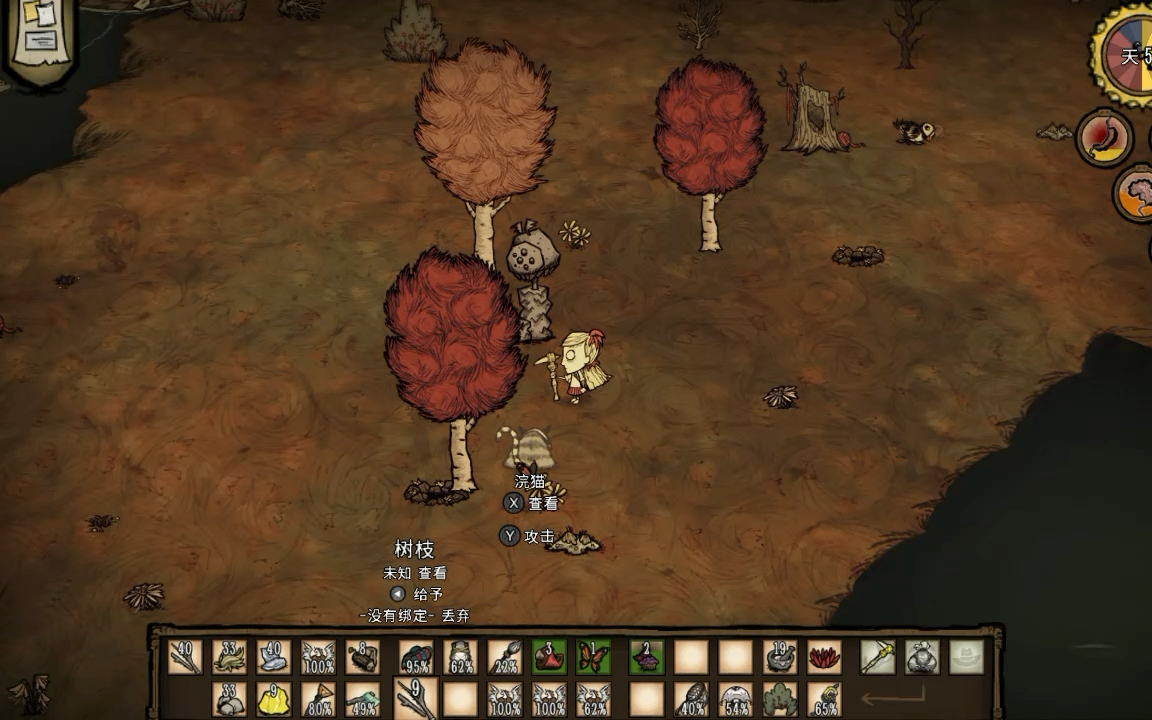1152x720 pixels.
Task: Pick the butterfly item slot
Action: 593,657
